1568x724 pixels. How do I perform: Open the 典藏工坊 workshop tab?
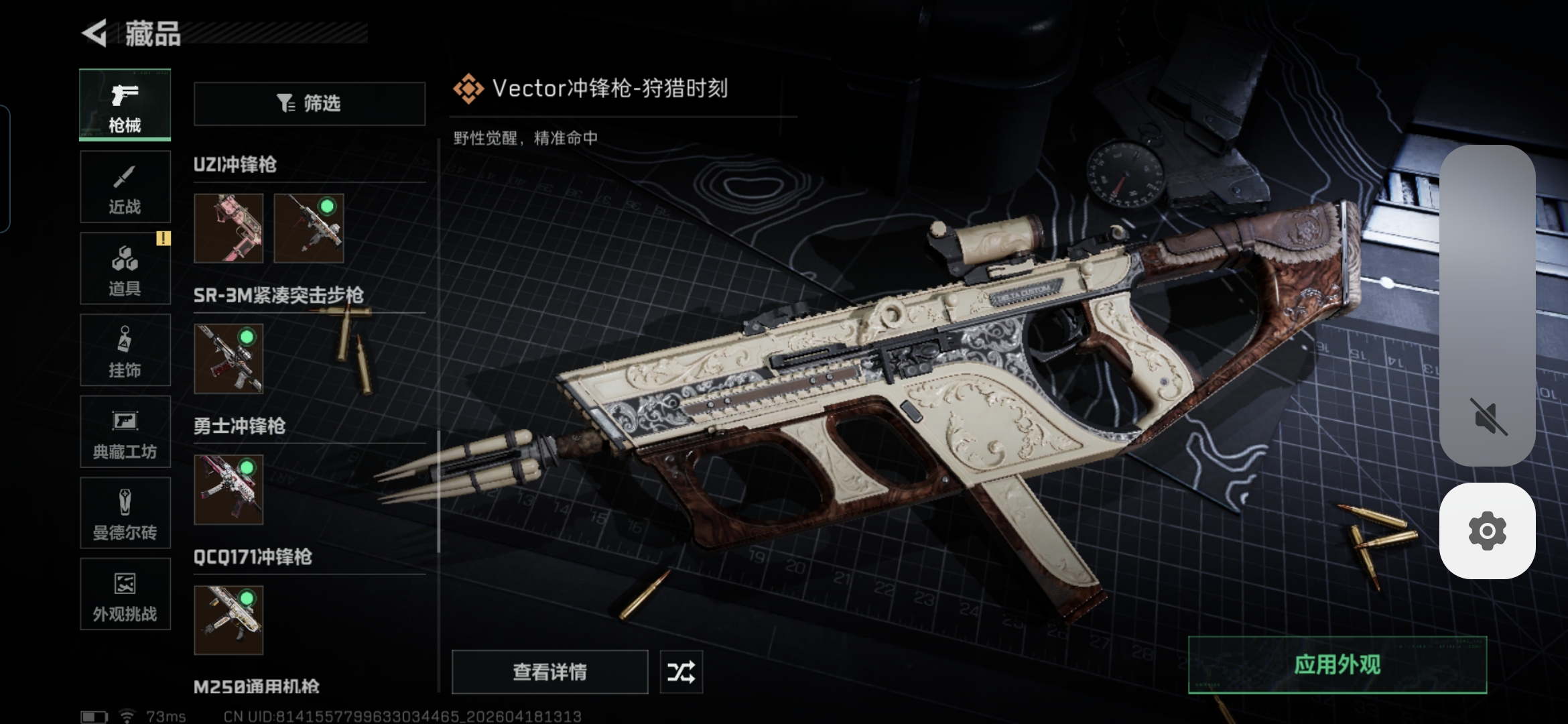125,432
